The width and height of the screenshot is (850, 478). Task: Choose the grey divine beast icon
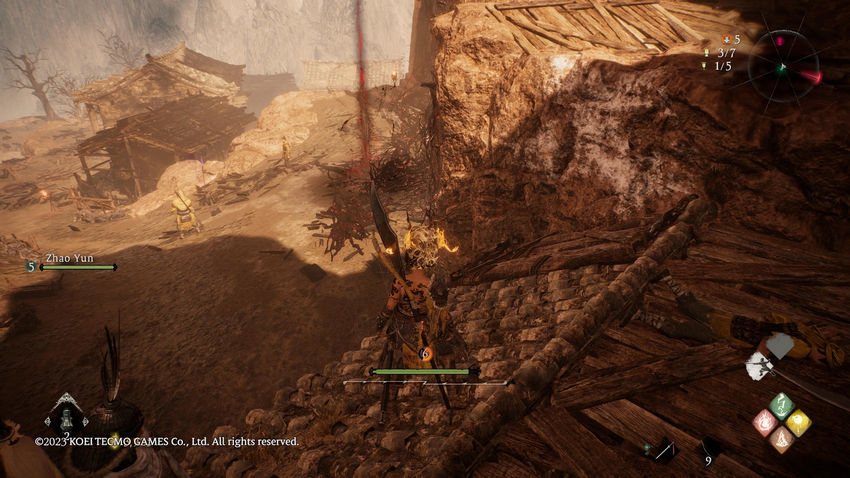point(779,346)
